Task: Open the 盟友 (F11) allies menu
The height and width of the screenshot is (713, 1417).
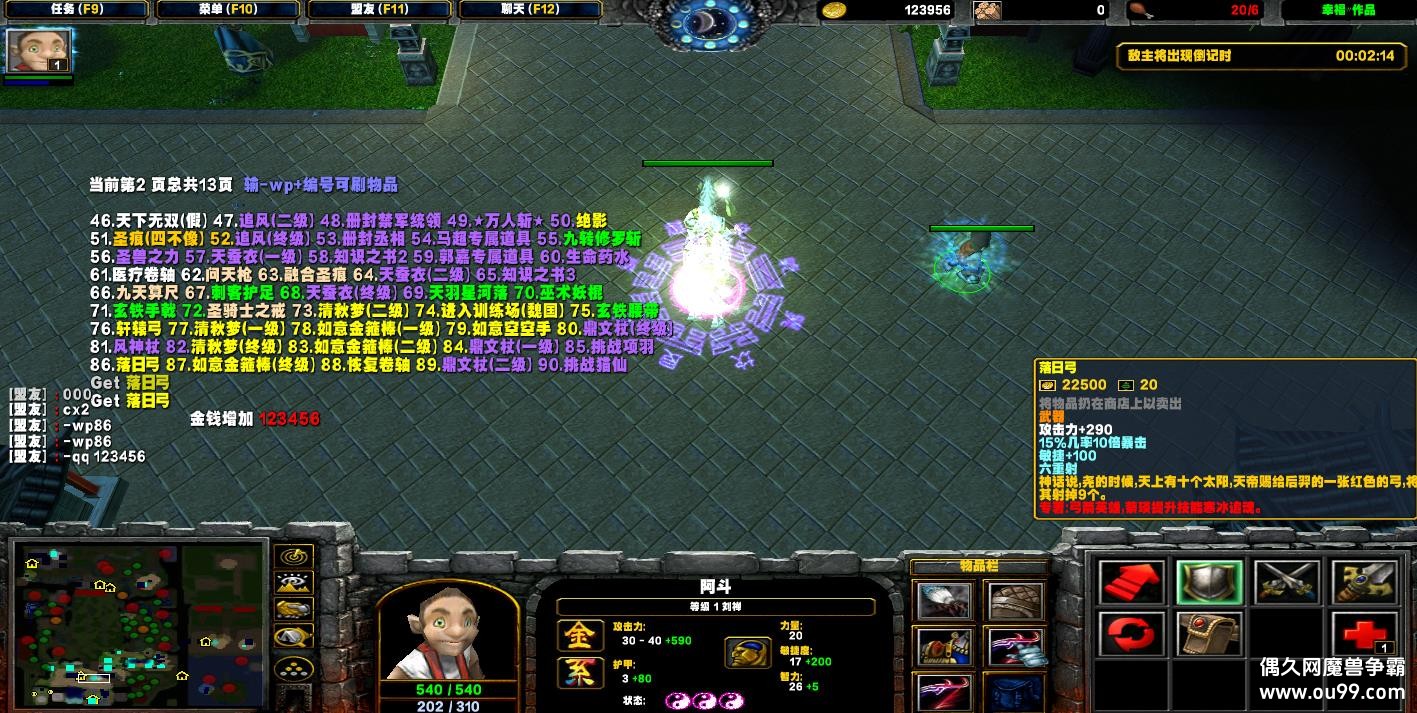Action: (x=380, y=10)
